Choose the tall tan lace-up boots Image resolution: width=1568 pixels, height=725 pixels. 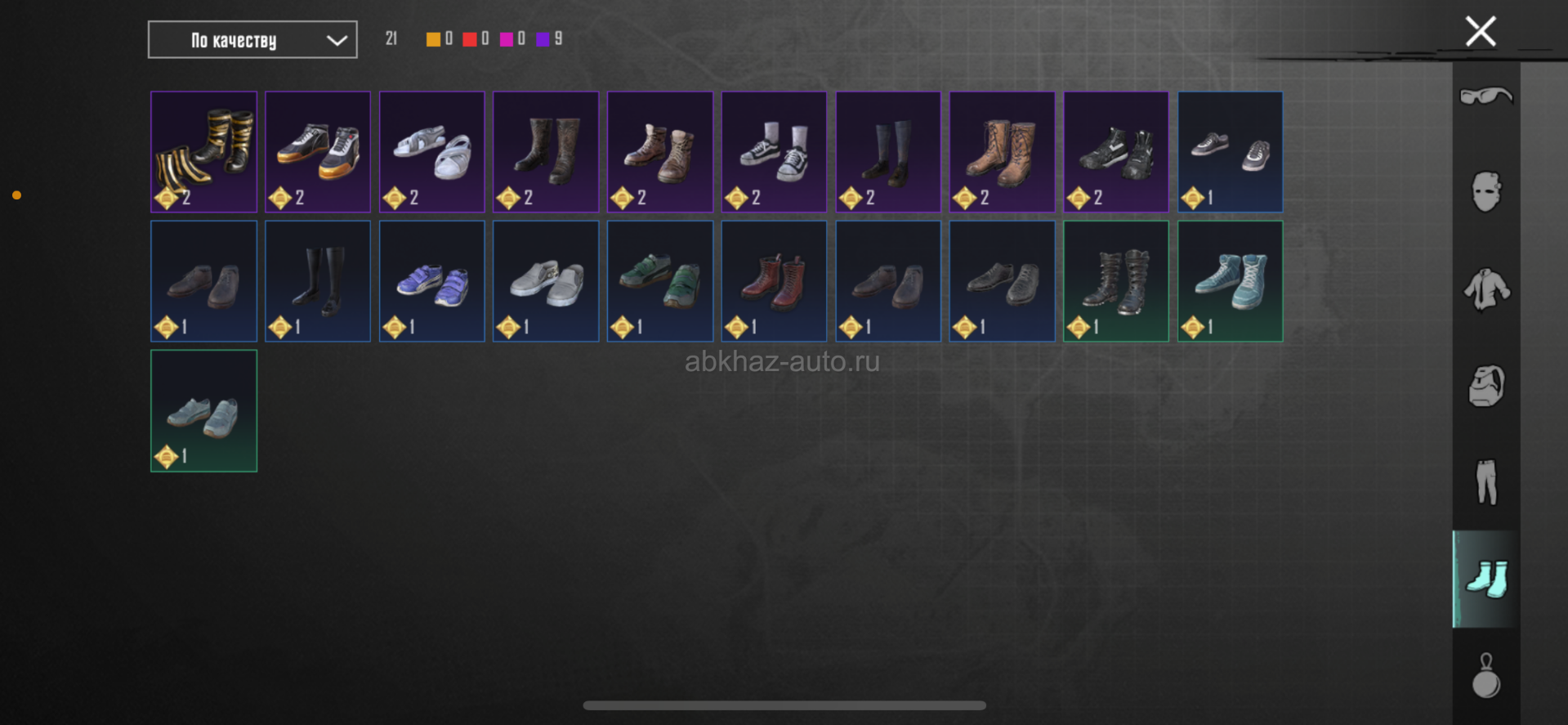(1002, 152)
